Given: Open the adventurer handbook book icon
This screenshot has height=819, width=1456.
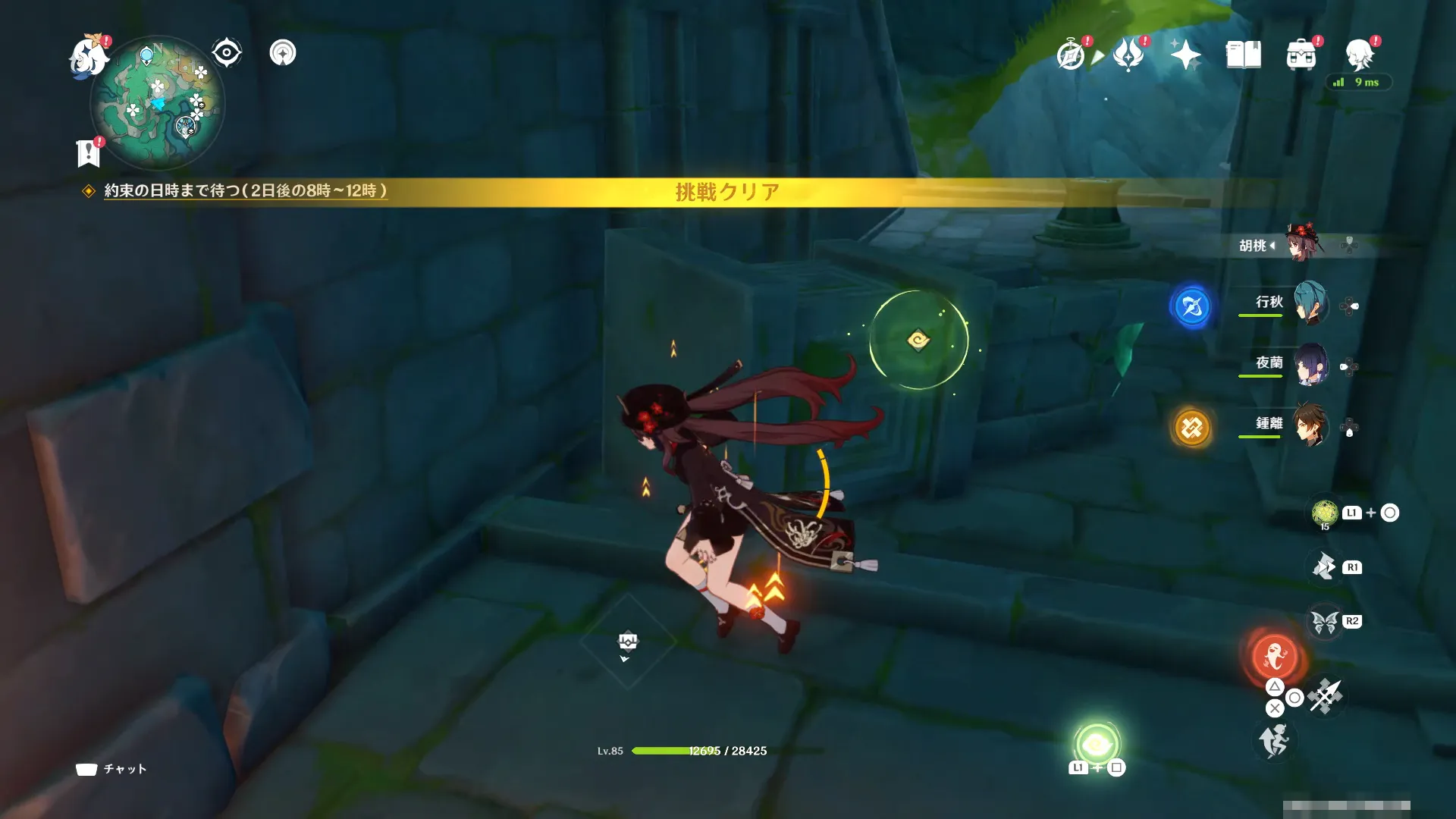Looking at the screenshot, I should click(1243, 55).
